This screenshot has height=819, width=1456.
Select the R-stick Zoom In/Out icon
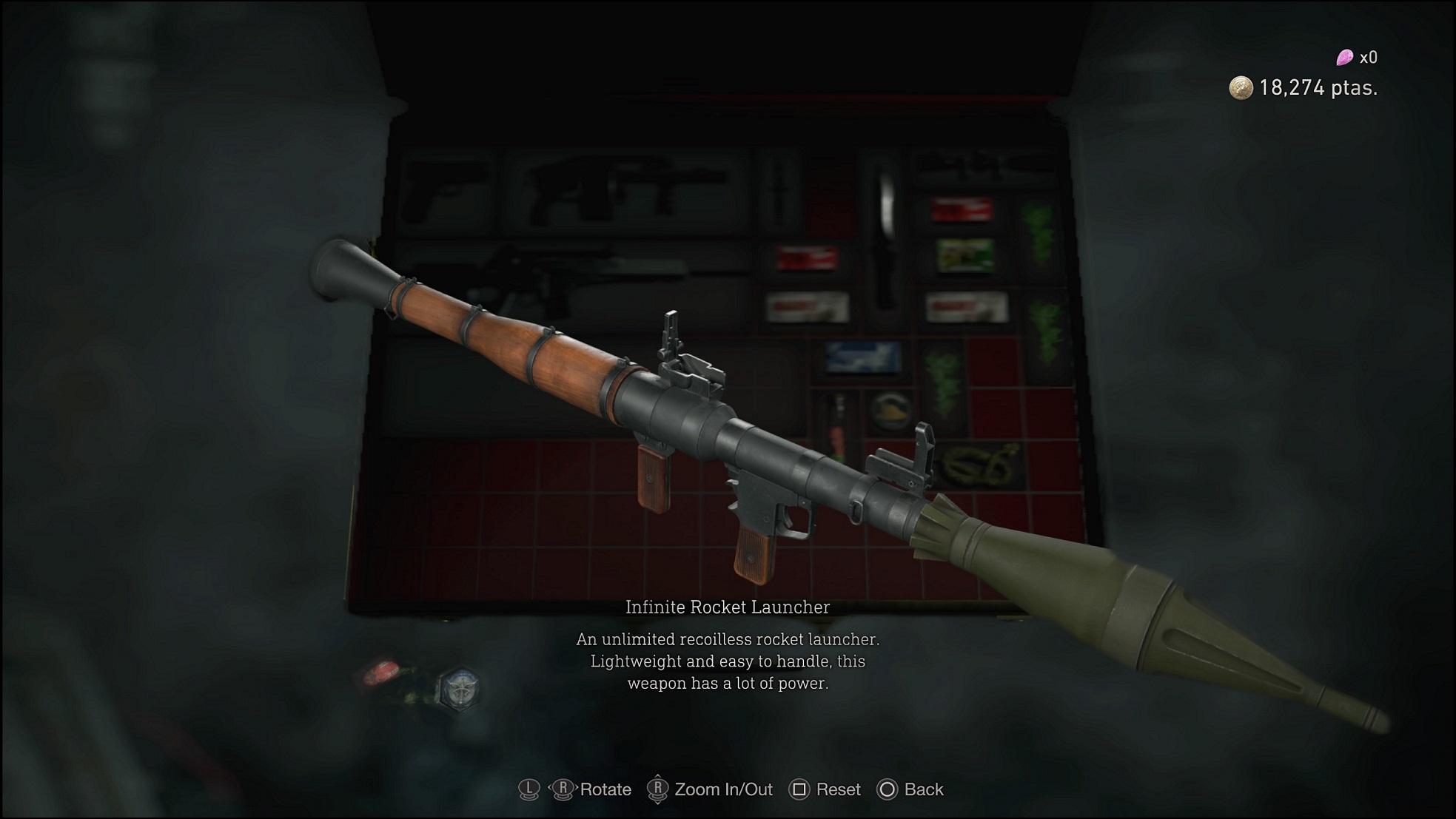click(x=657, y=789)
